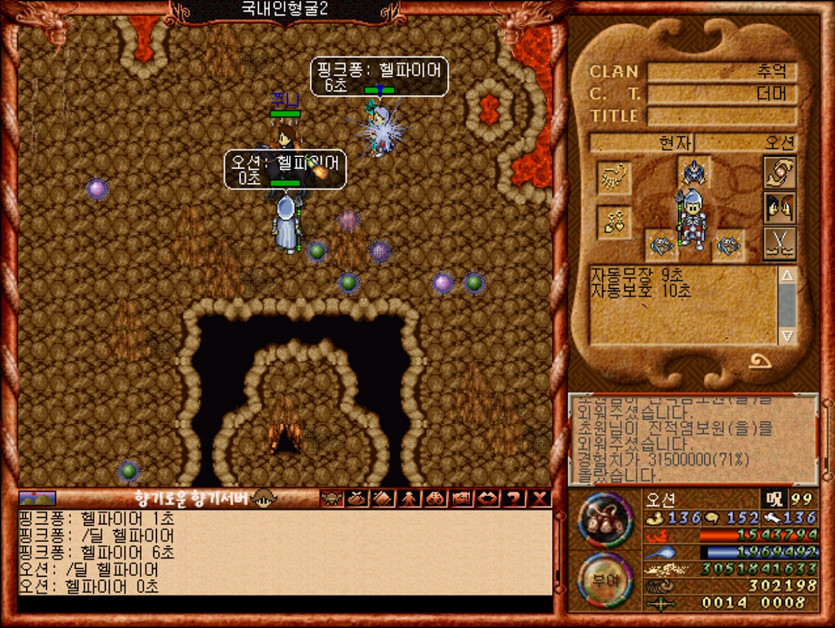Open the money pouch toolbar icon
The width and height of the screenshot is (835, 628).
(x=356, y=498)
